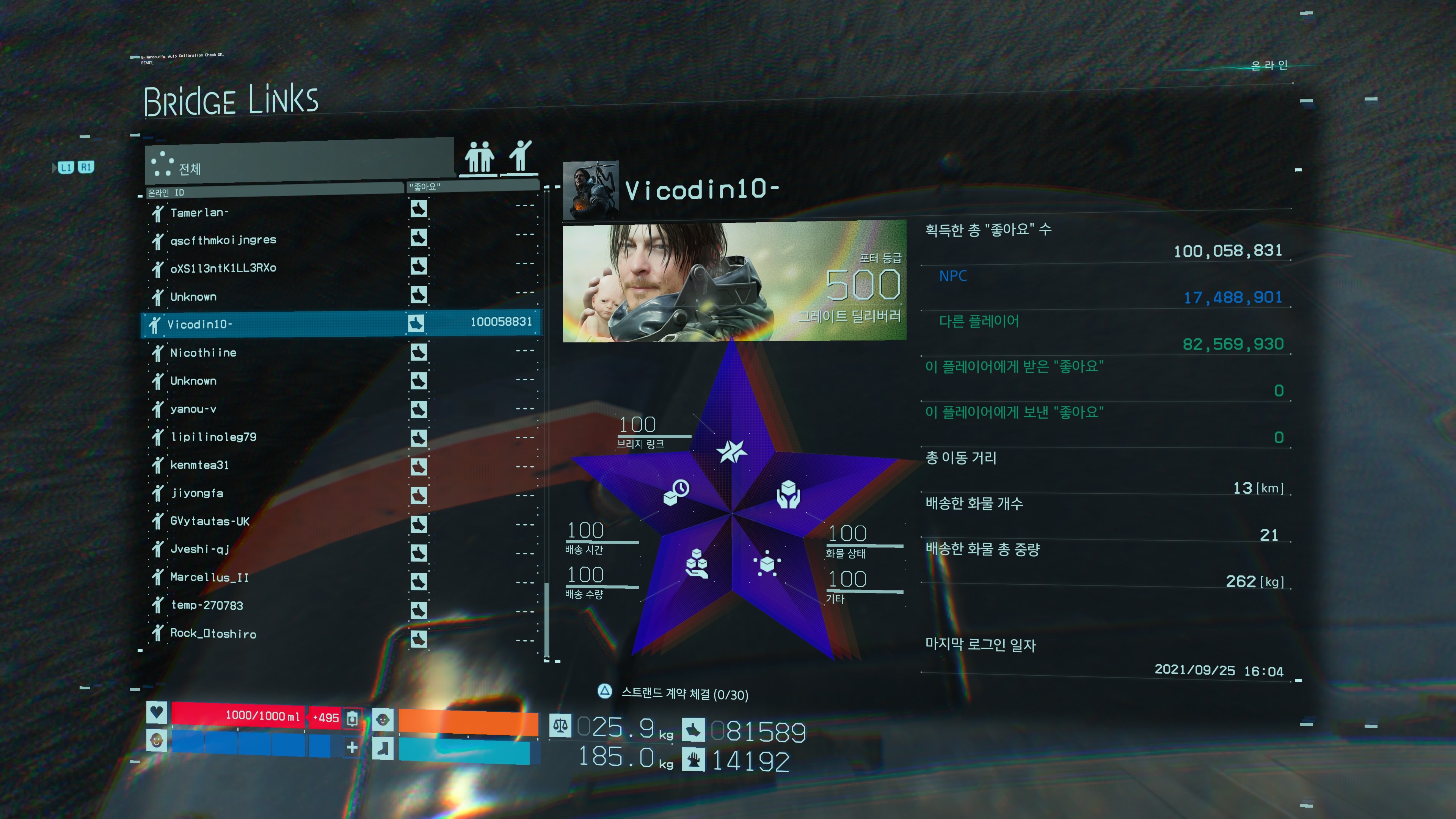Select player Tamerlan- in the list
Image resolution: width=1456 pixels, height=819 pixels.
coord(199,212)
